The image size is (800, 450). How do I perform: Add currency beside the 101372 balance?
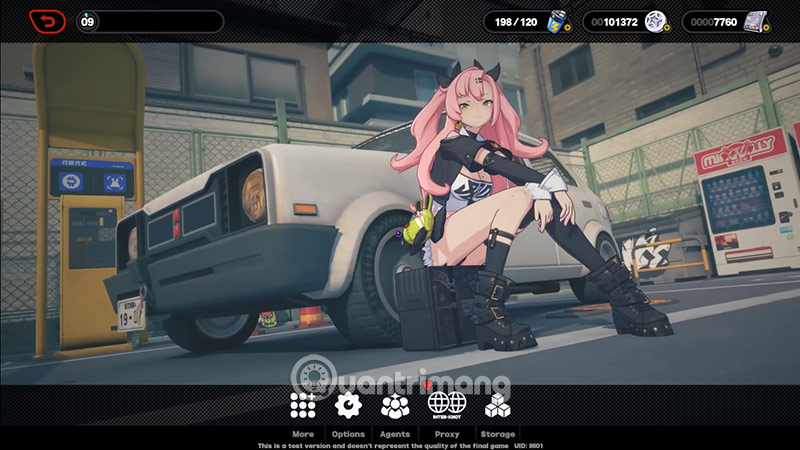coord(666,28)
